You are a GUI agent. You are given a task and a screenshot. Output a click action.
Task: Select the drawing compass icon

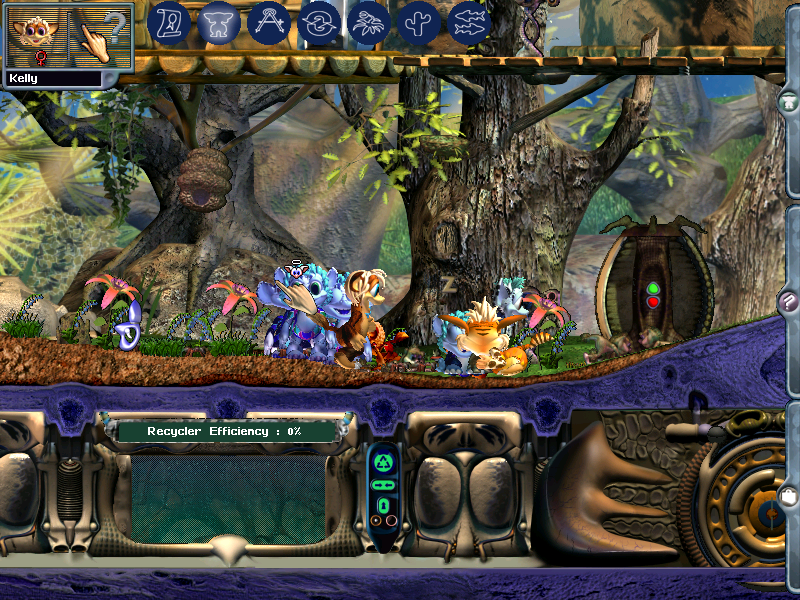point(269,23)
